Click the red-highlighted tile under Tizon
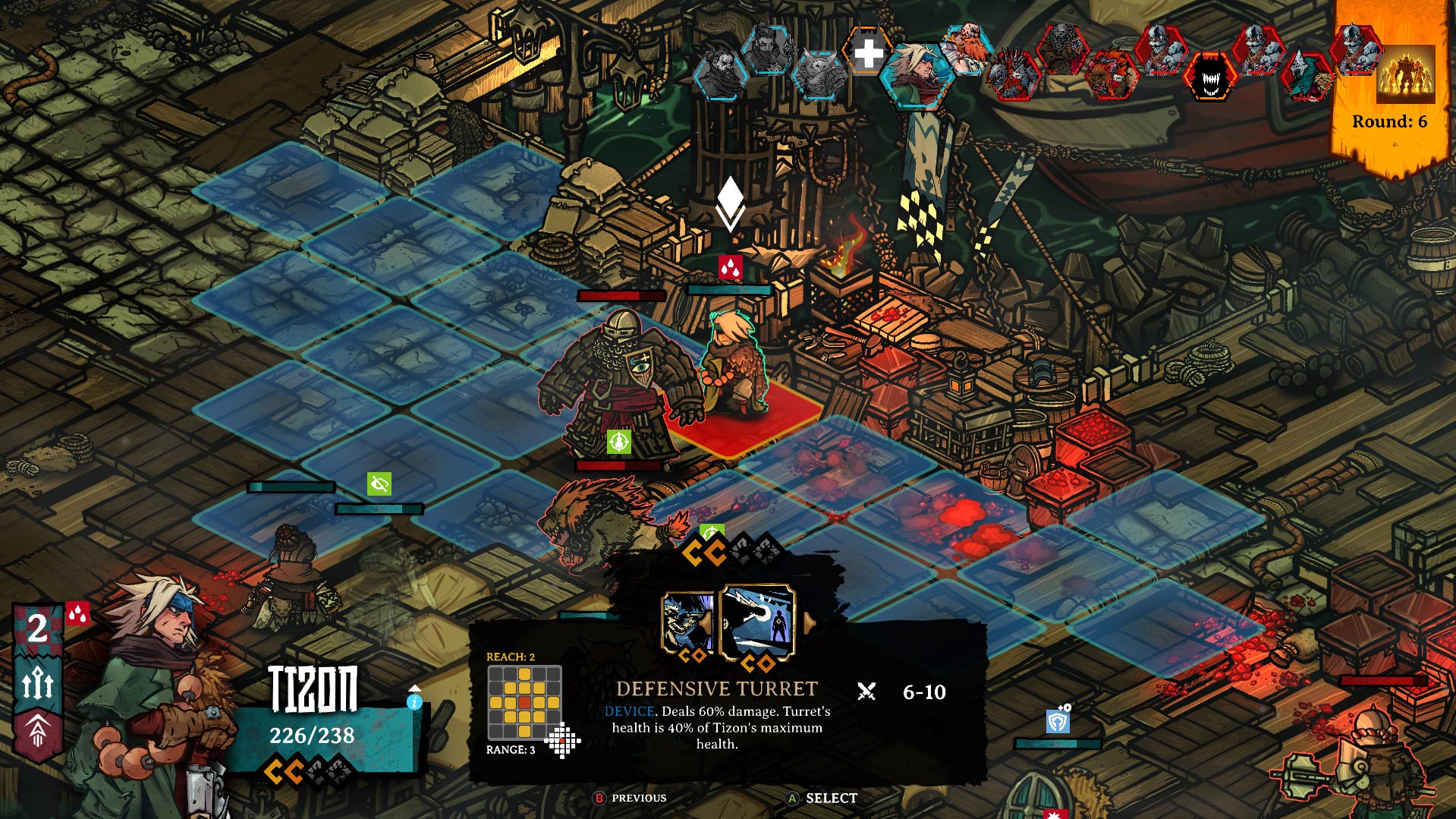This screenshot has width=1456, height=819. pos(747,425)
